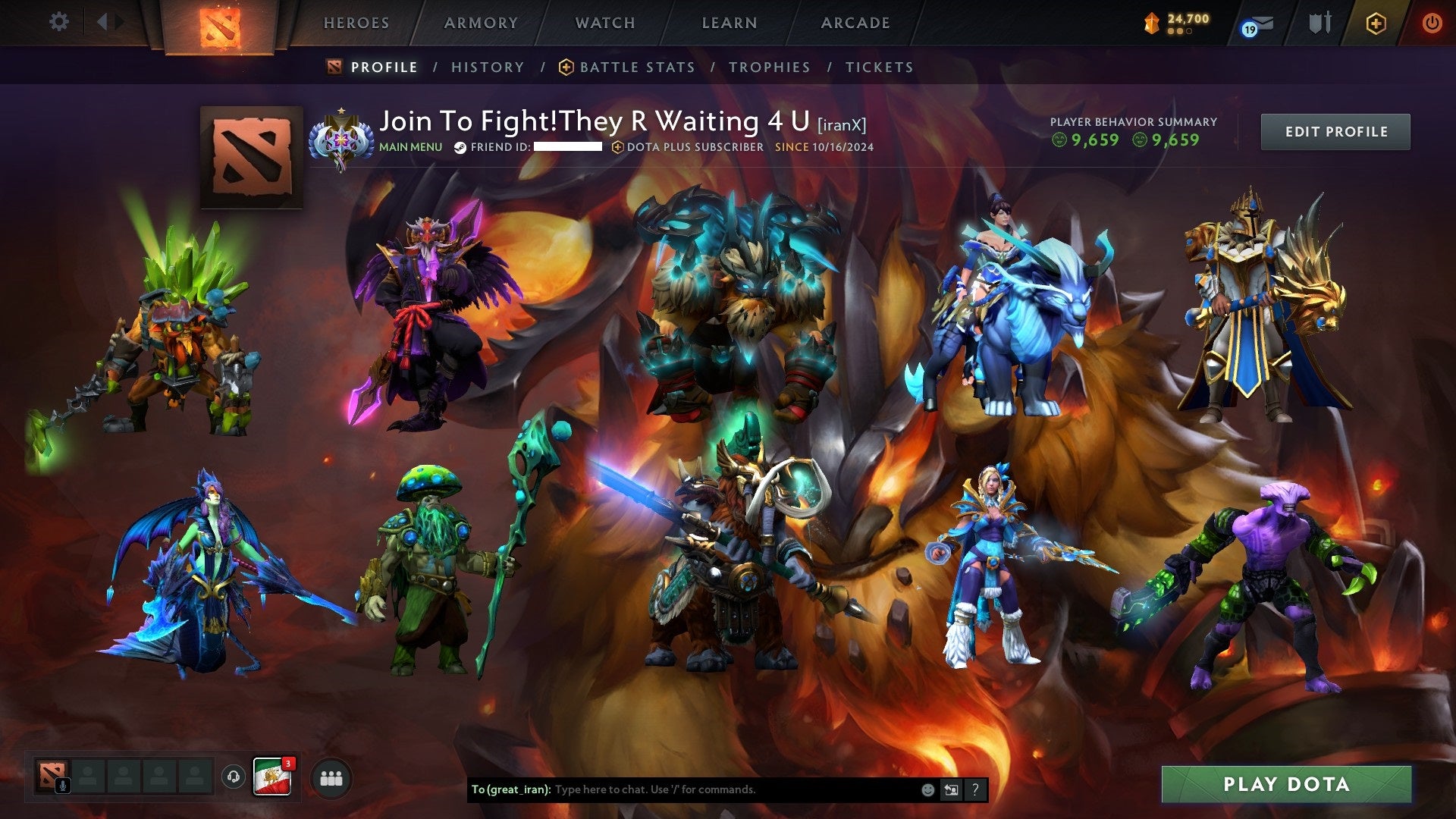Open the Armory shield and sword icon

pyautogui.click(x=1320, y=23)
